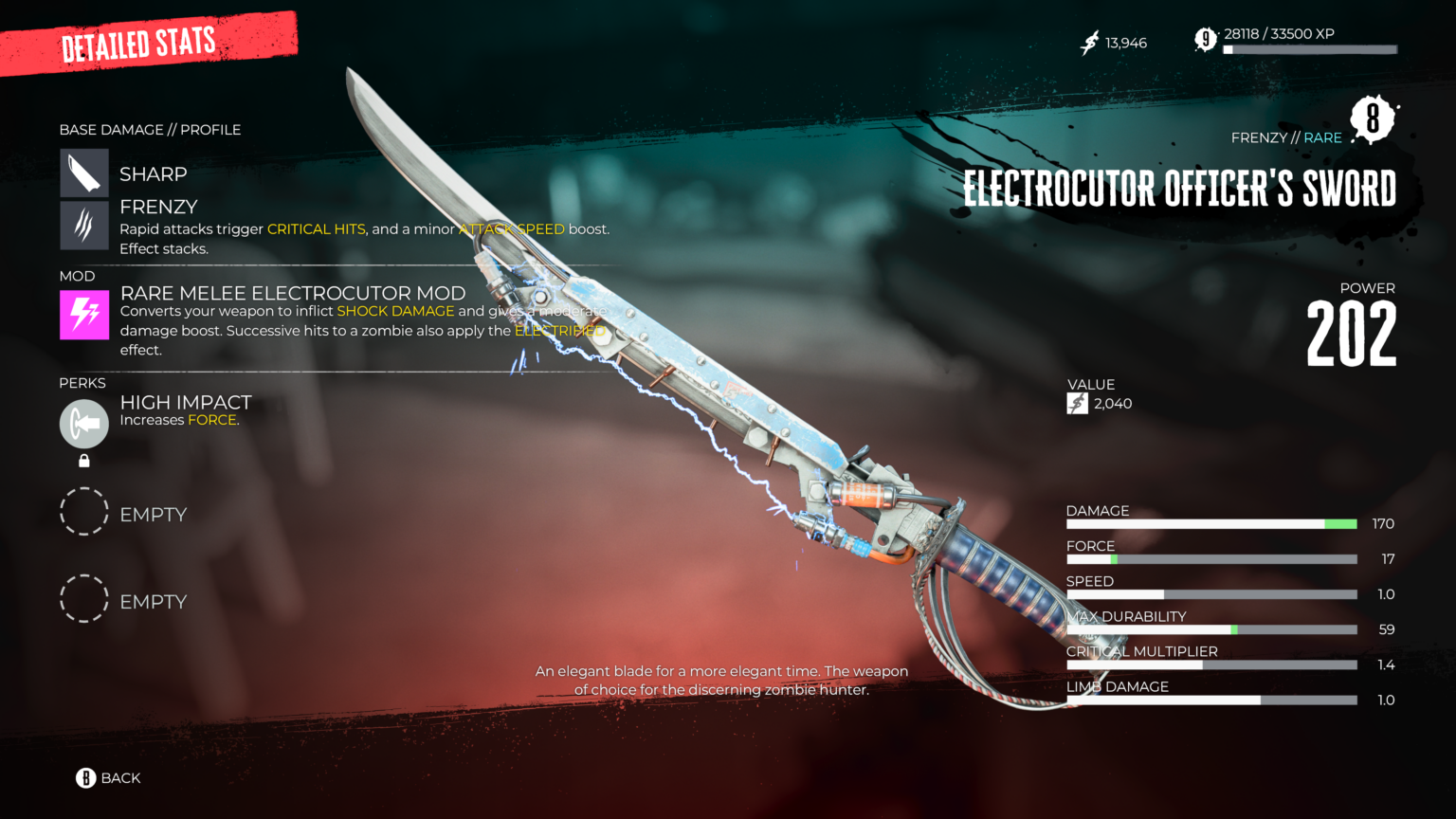Open the first Empty perk slot

point(84,512)
